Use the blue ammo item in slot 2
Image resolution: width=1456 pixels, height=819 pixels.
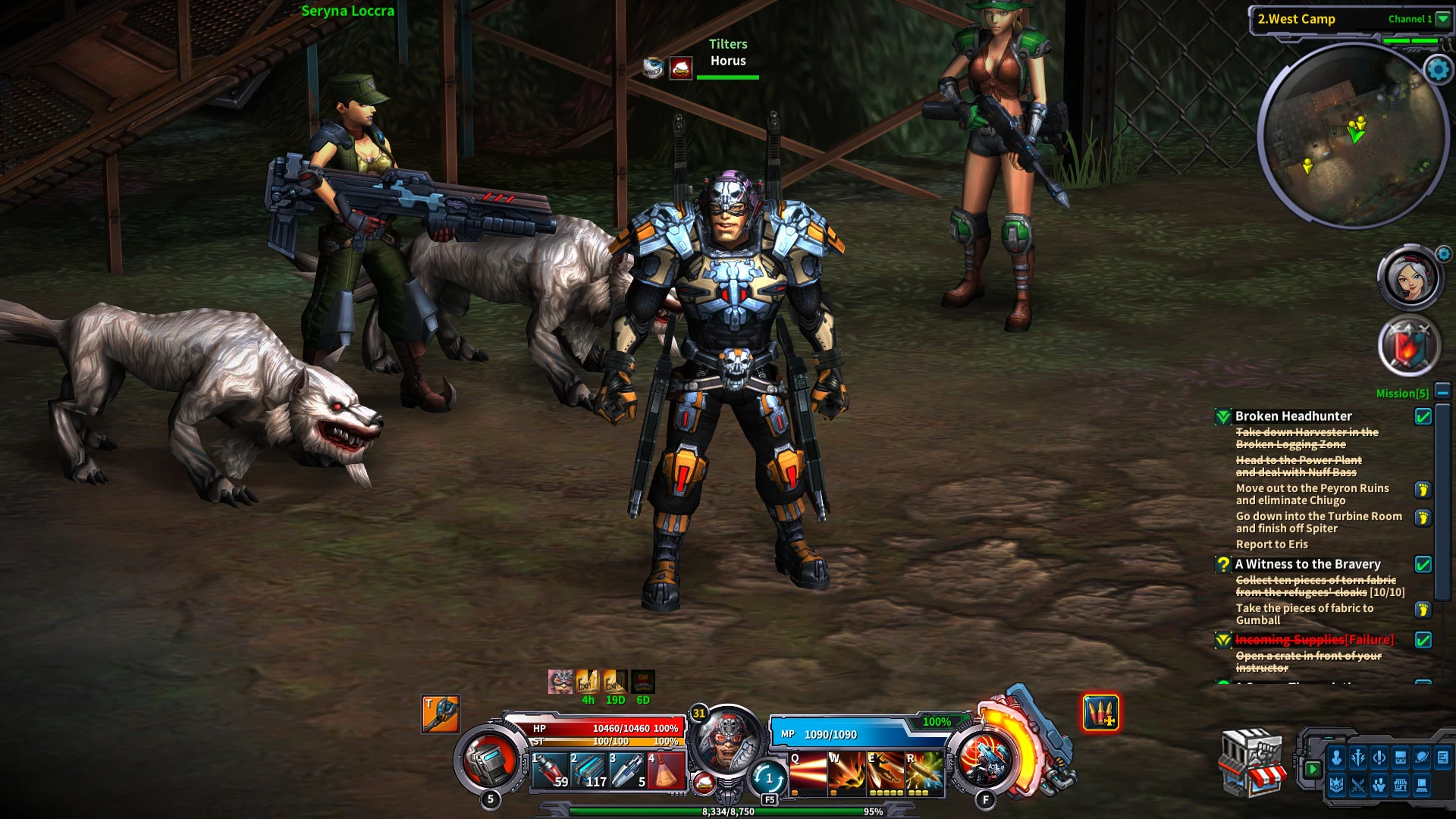click(x=588, y=770)
